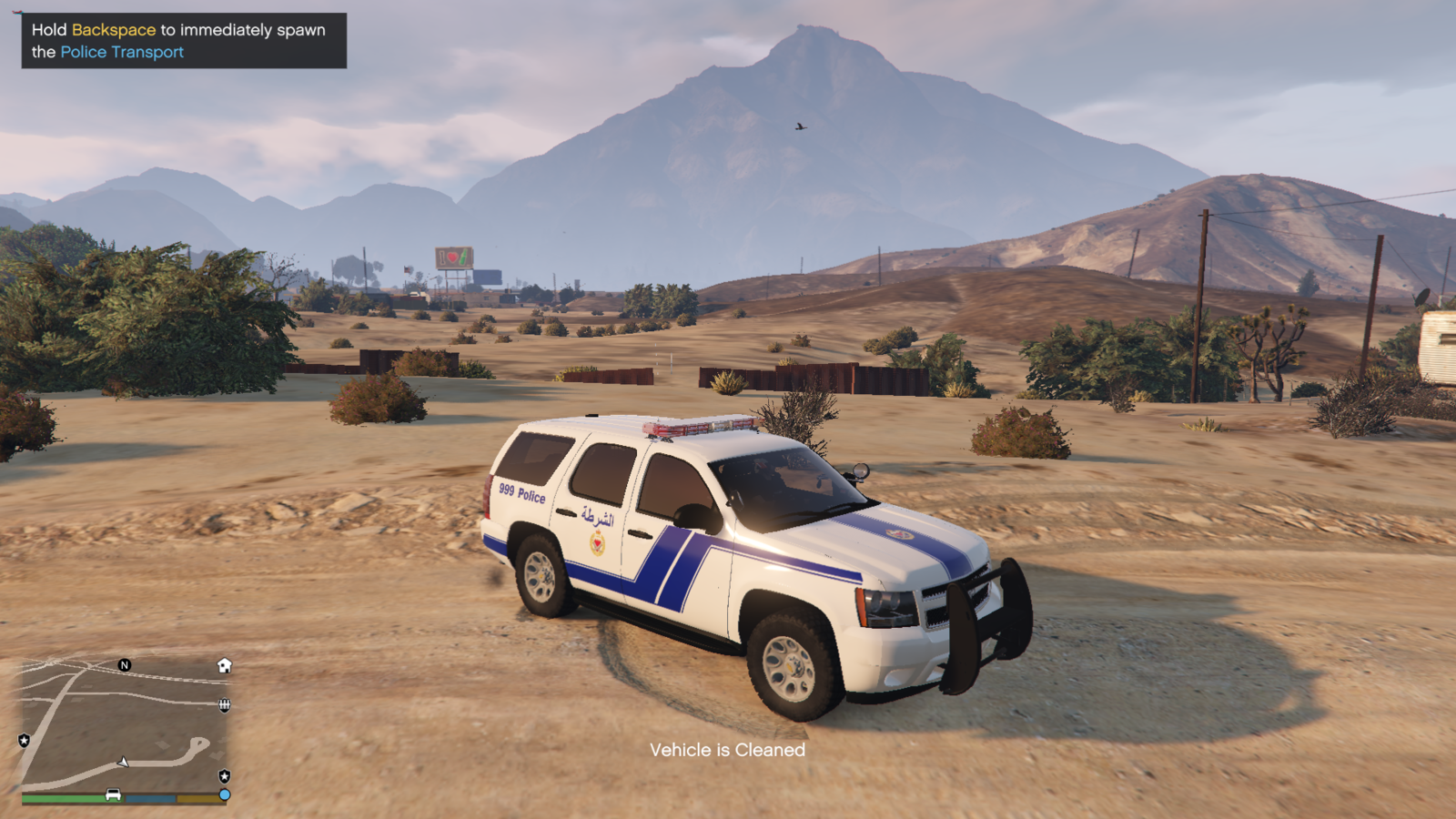Click the north compass marker

tap(125, 665)
